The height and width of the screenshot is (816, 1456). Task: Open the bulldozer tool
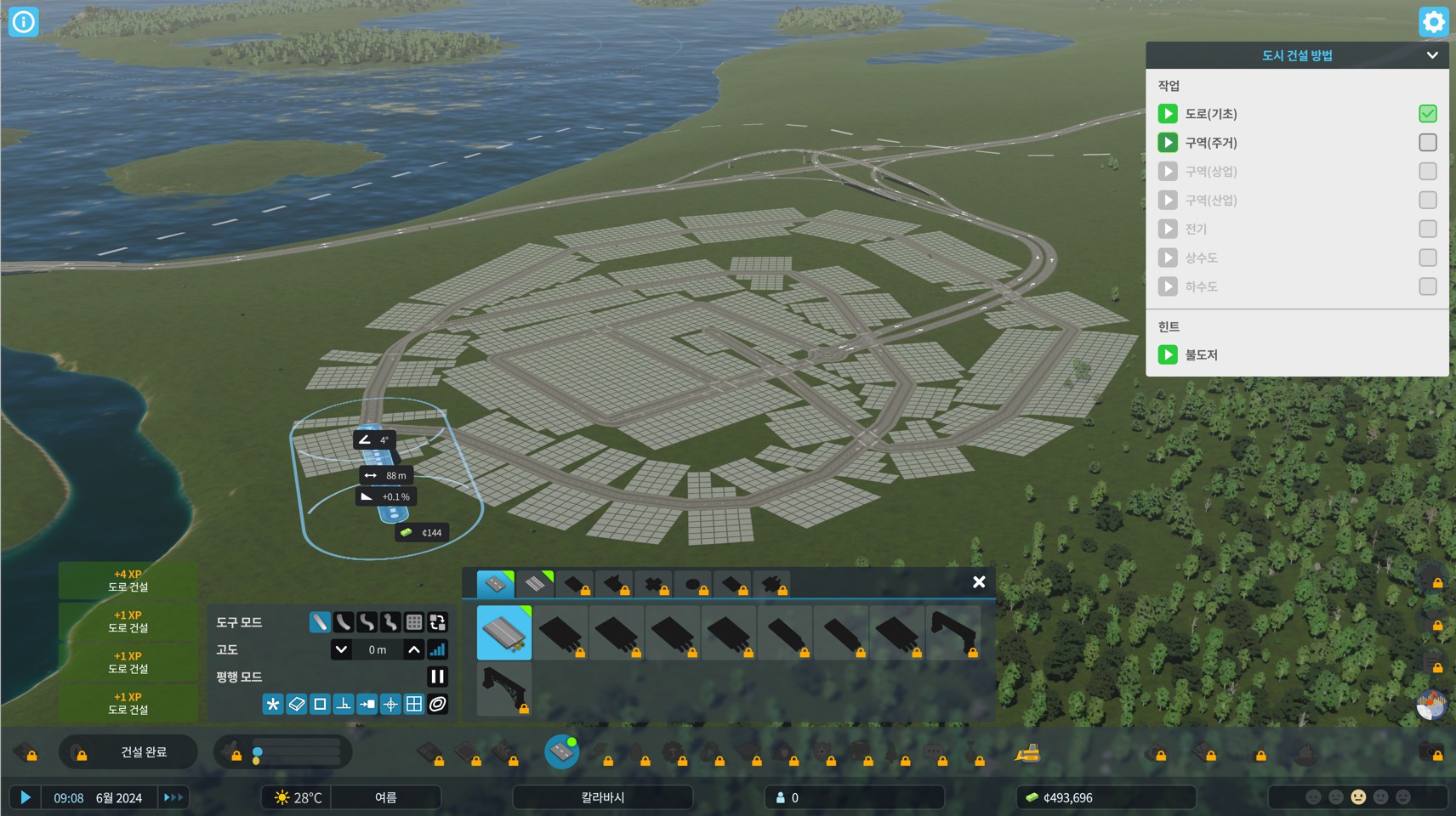coord(1027,752)
